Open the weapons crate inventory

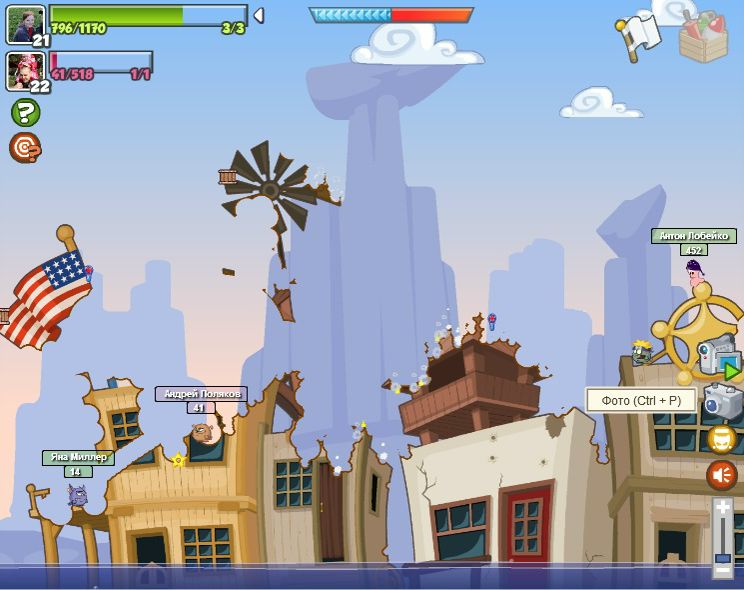(x=703, y=37)
